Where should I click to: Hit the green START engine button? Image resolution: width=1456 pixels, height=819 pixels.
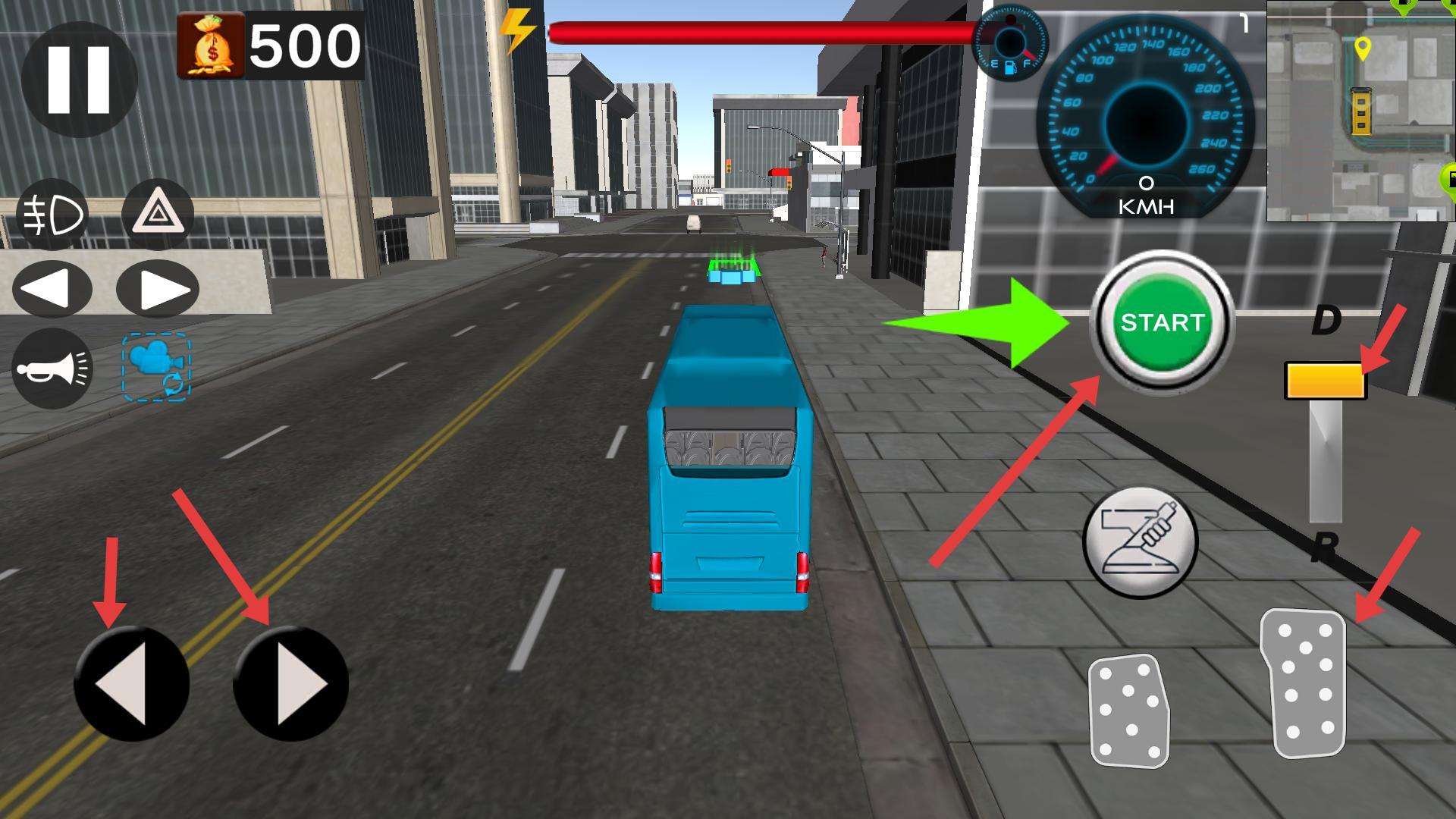tap(1162, 322)
